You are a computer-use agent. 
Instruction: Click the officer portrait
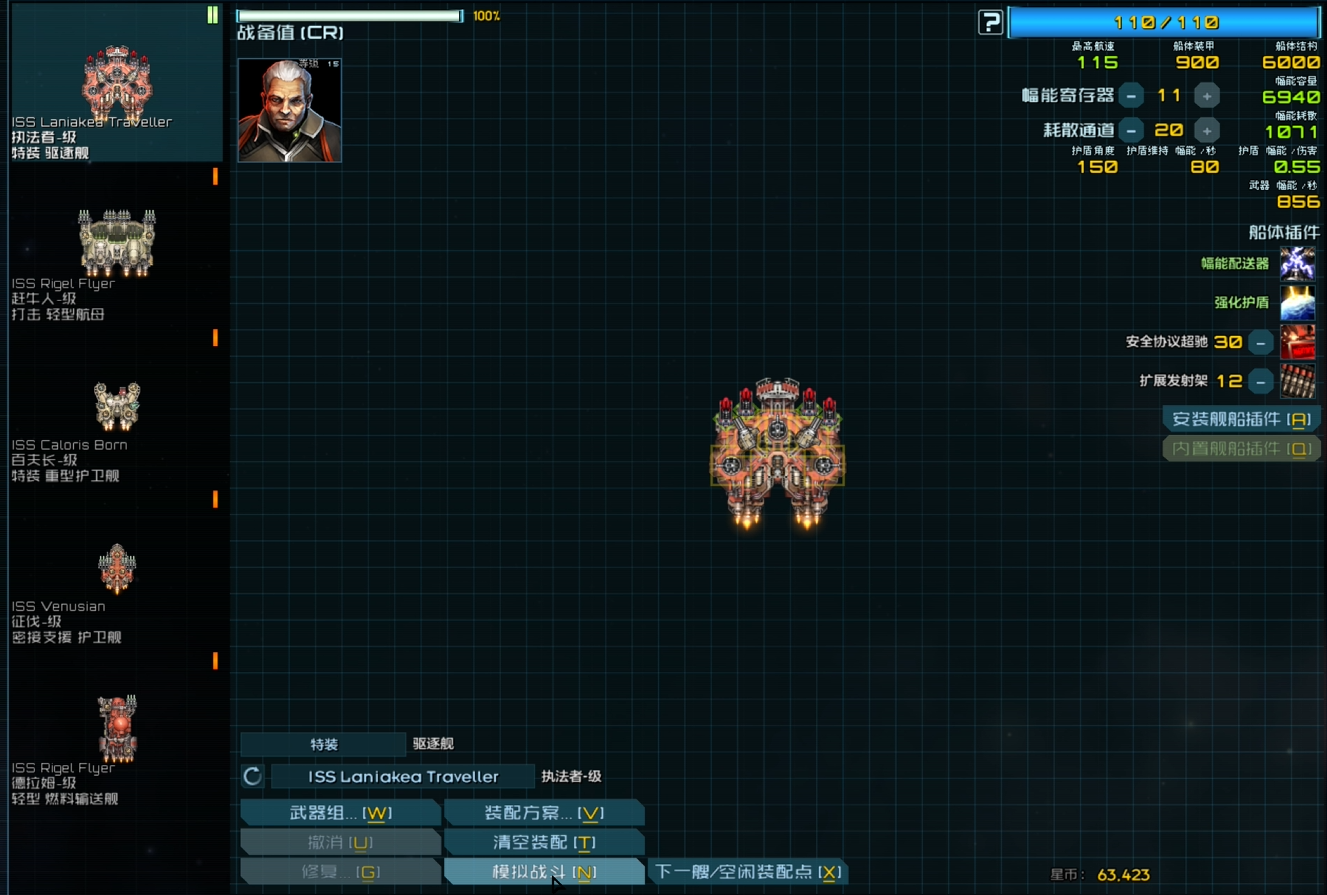point(290,110)
